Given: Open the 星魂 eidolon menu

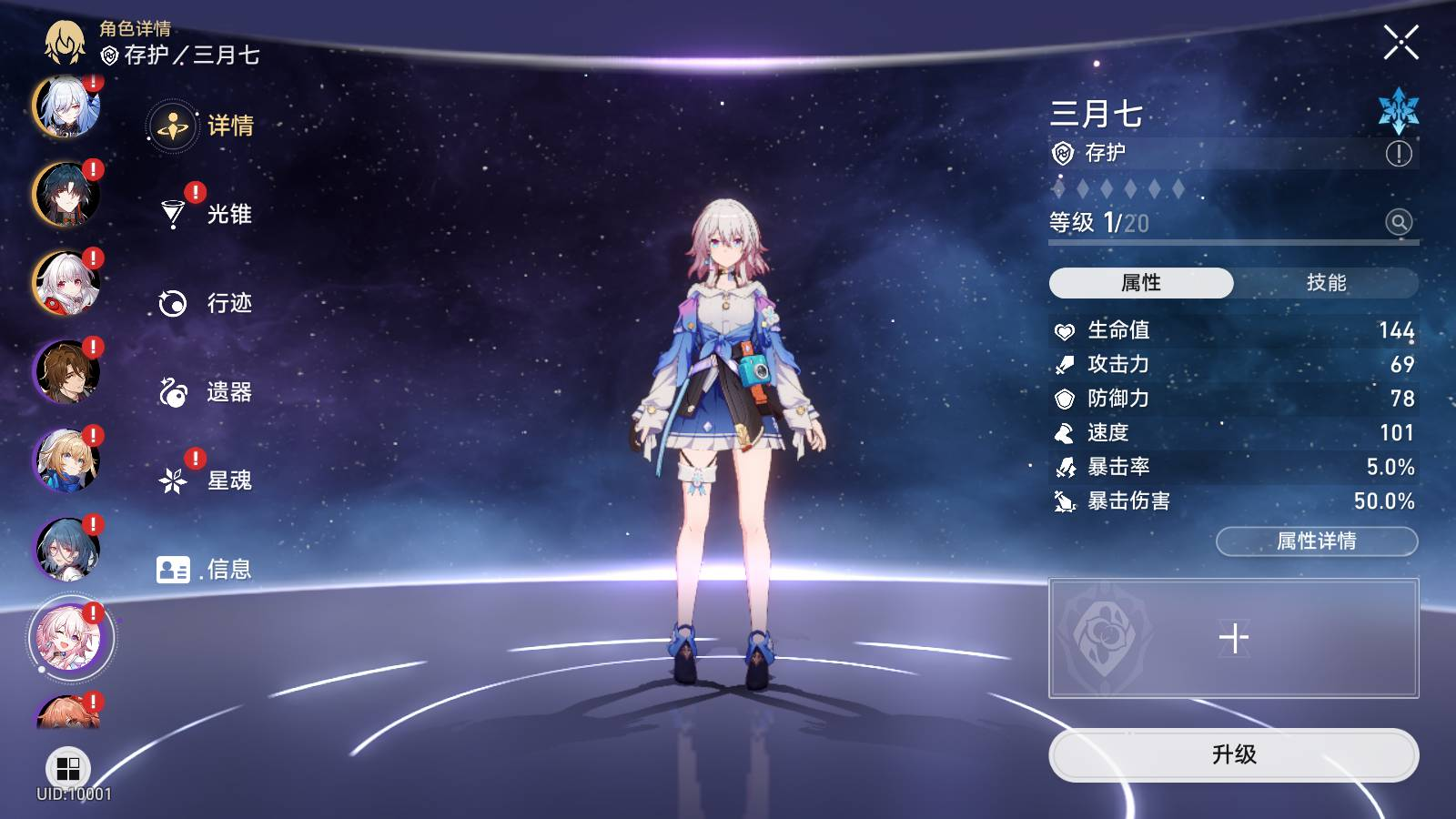Looking at the screenshot, I should [x=205, y=480].
